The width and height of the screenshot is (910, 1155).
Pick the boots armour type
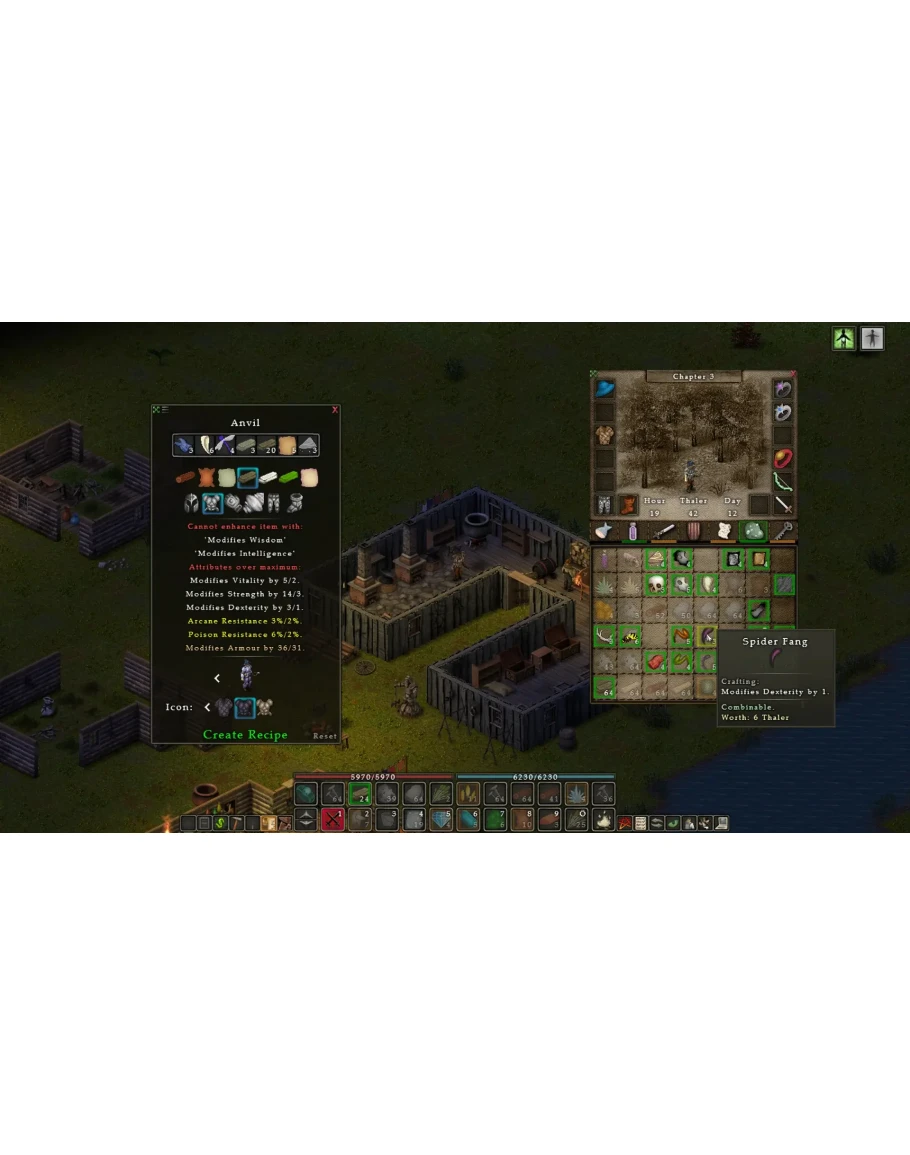296,503
